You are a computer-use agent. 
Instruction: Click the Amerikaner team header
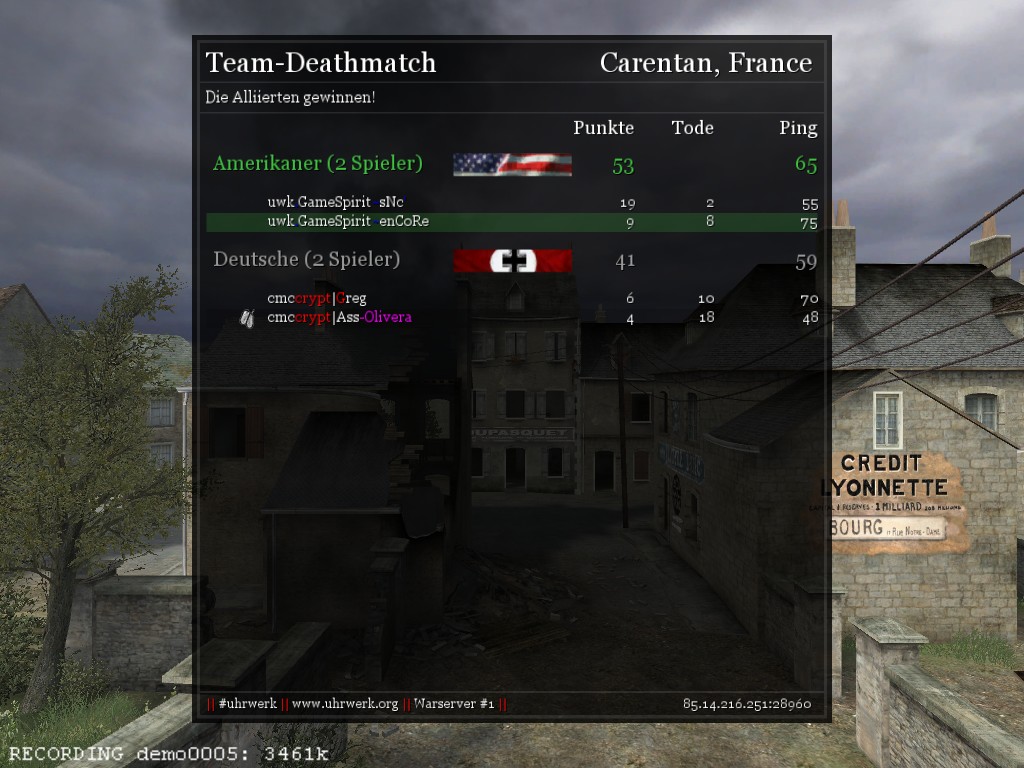click(x=318, y=164)
